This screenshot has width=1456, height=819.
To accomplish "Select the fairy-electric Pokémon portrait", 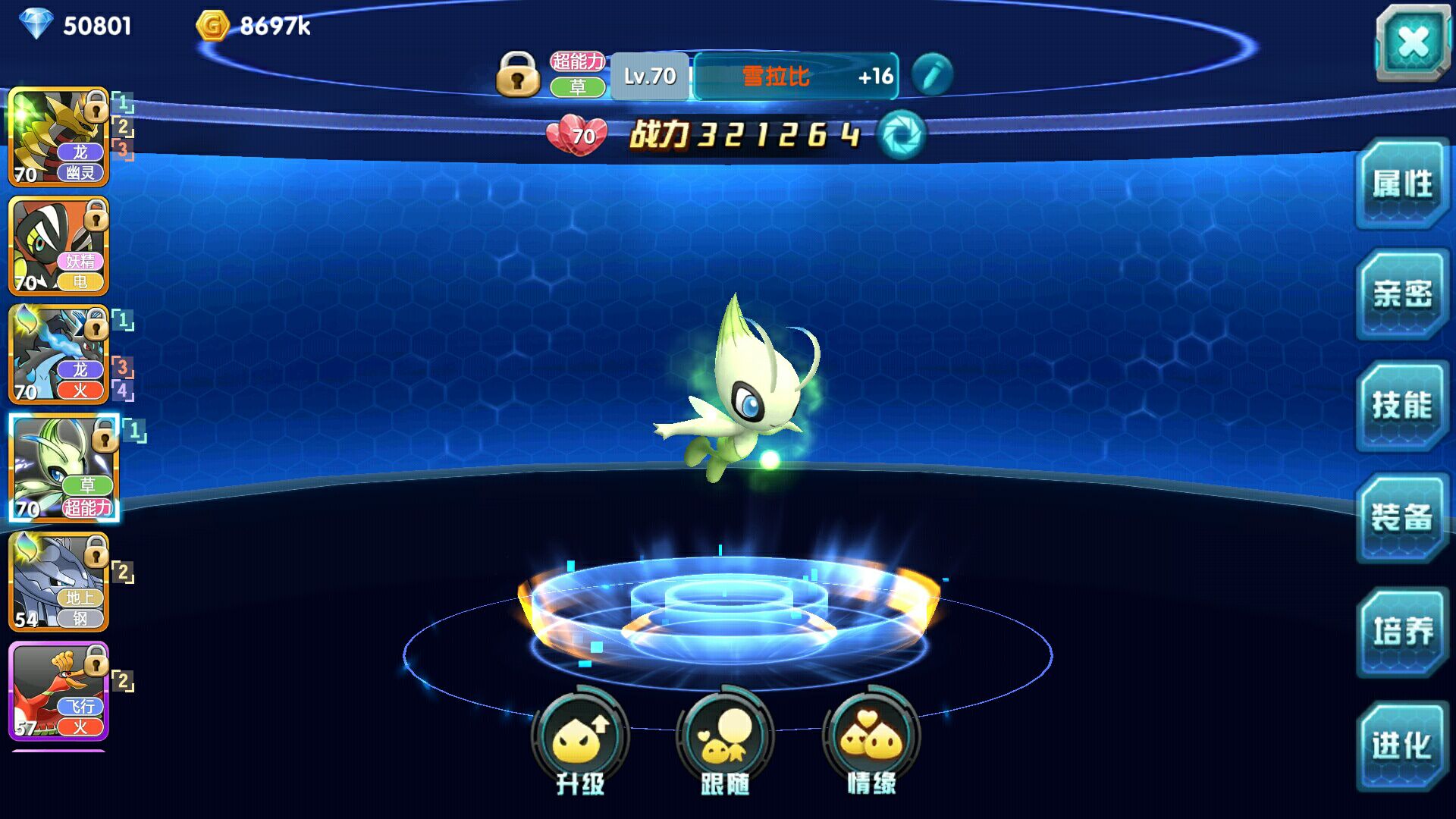I will click(x=58, y=246).
